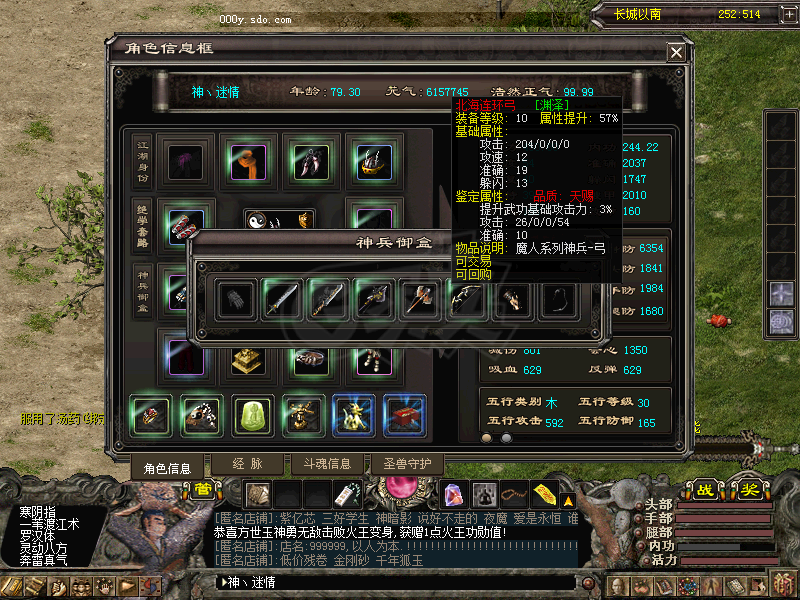Image resolution: width=800 pixels, height=600 pixels.
Task: Select the orange scarf equipment slot
Action: click(x=245, y=160)
